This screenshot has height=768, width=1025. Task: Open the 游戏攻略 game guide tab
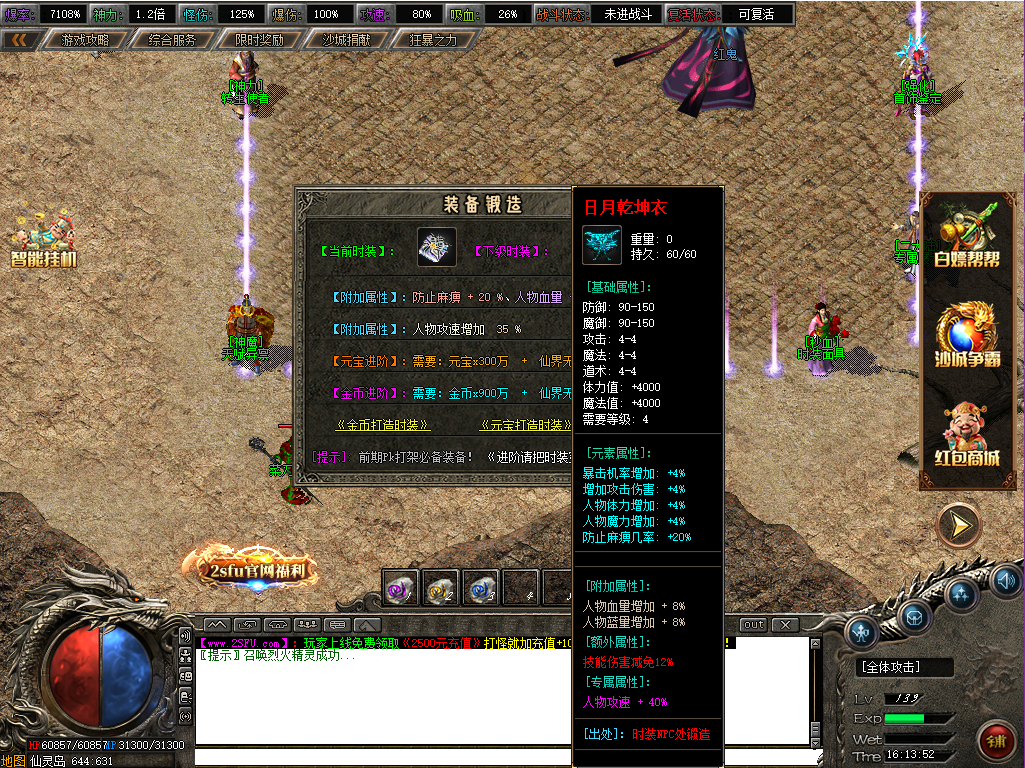85,41
